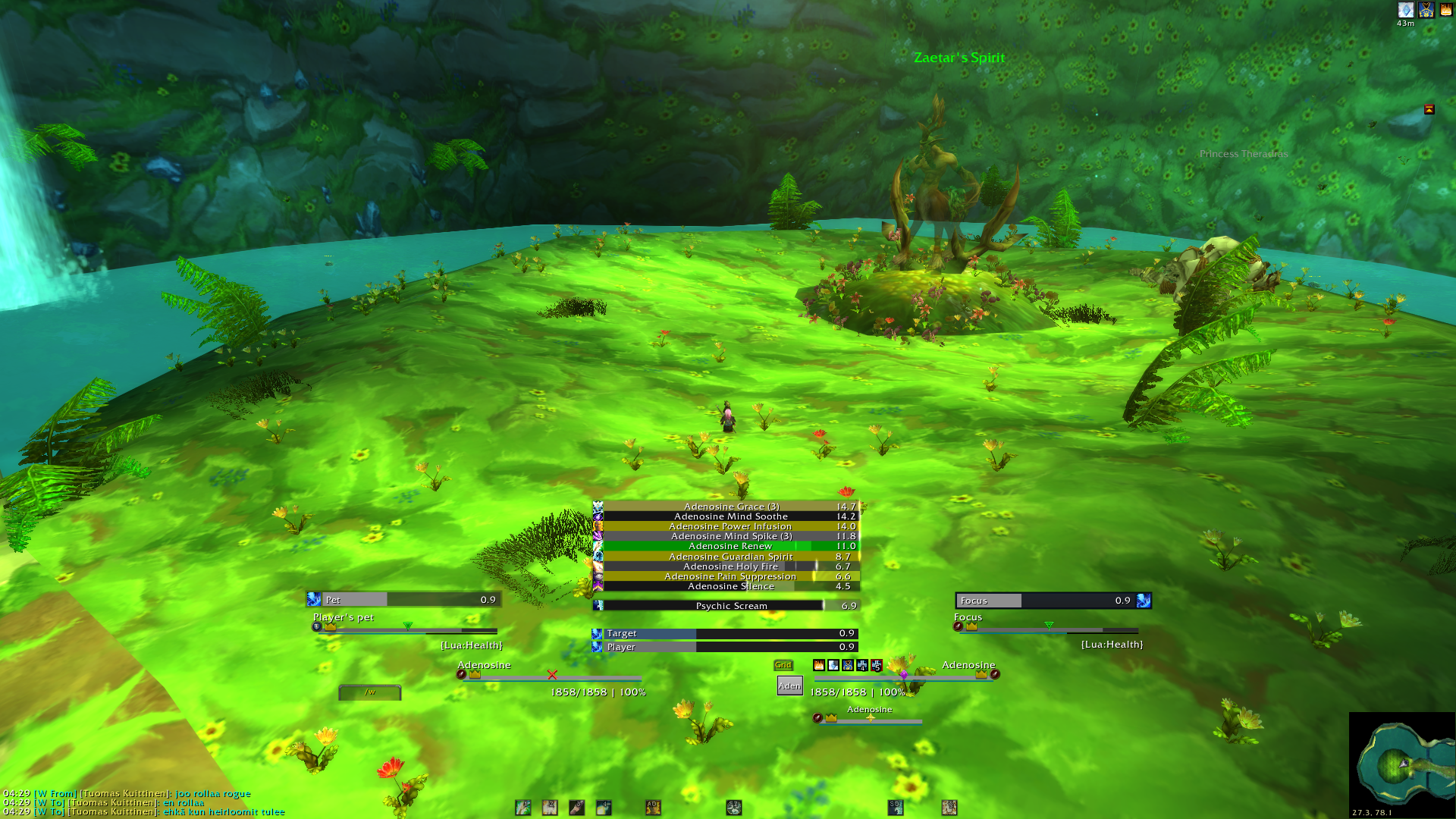Select the Aden raid frame cell

pos(789,686)
